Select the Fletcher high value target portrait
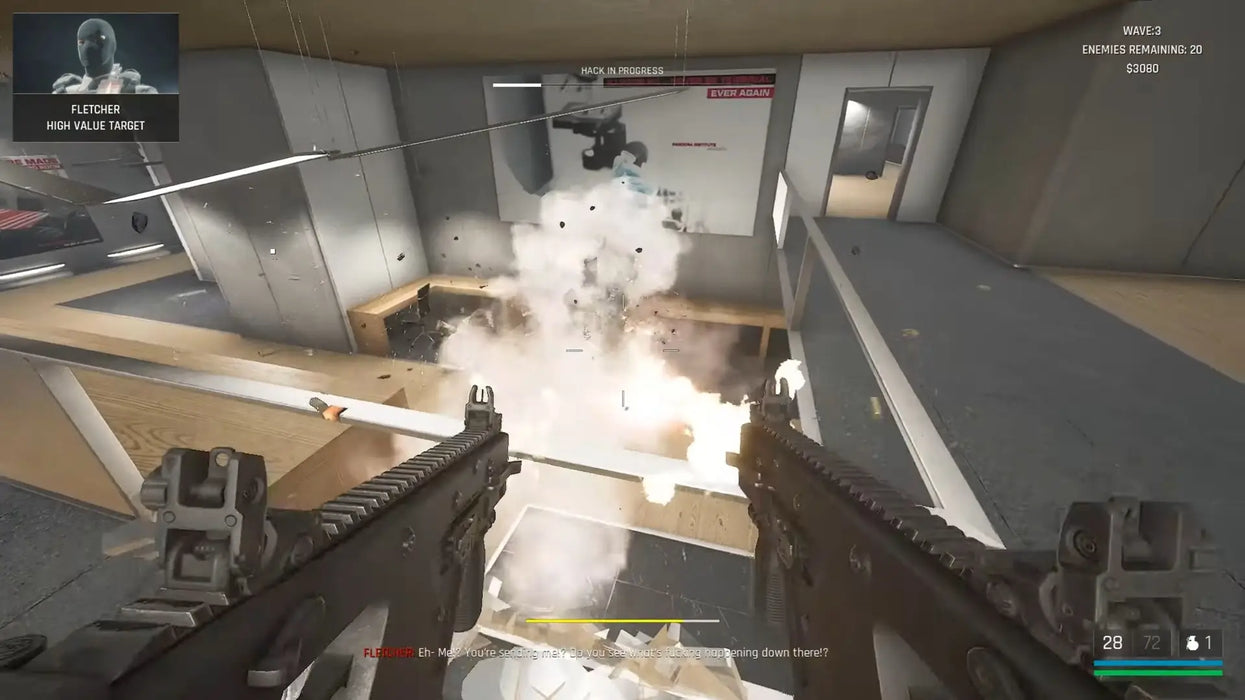The width and height of the screenshot is (1245, 700). (96, 55)
